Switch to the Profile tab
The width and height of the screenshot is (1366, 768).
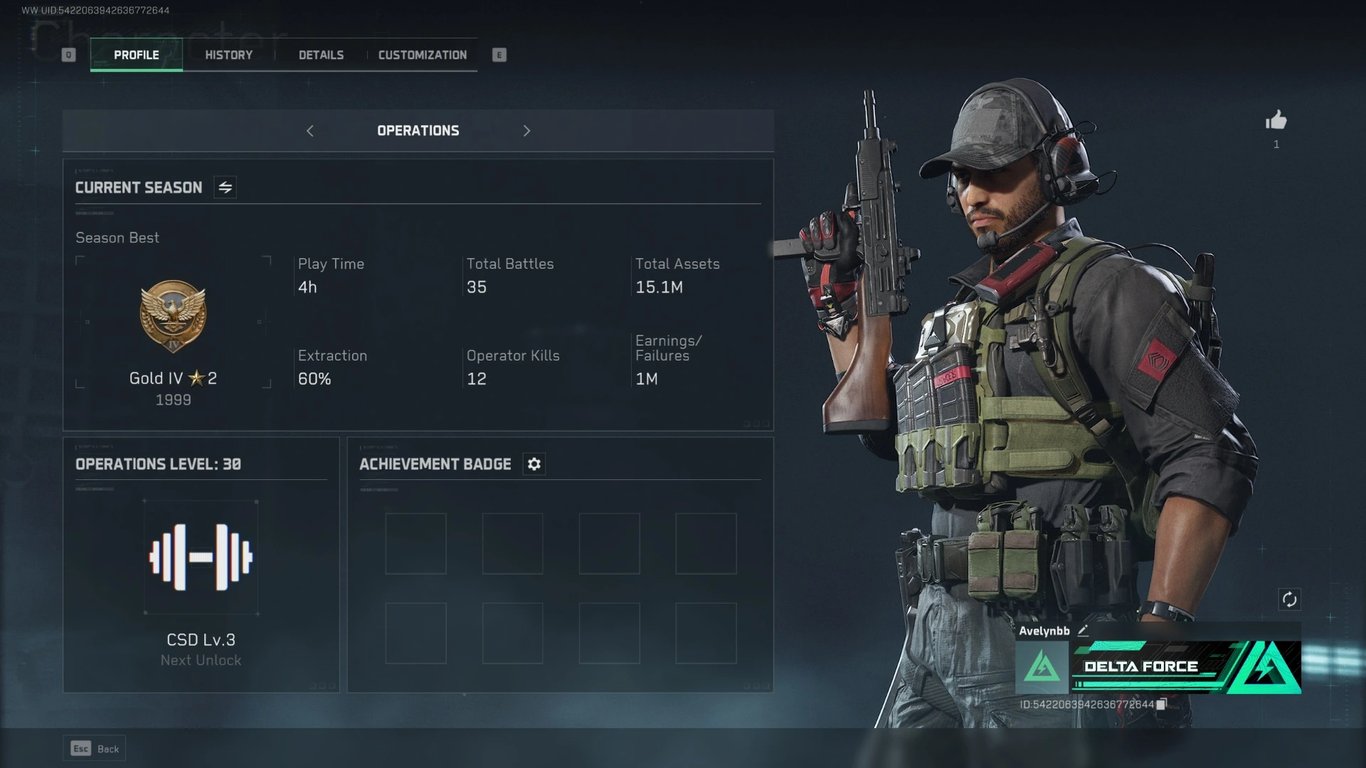136,55
